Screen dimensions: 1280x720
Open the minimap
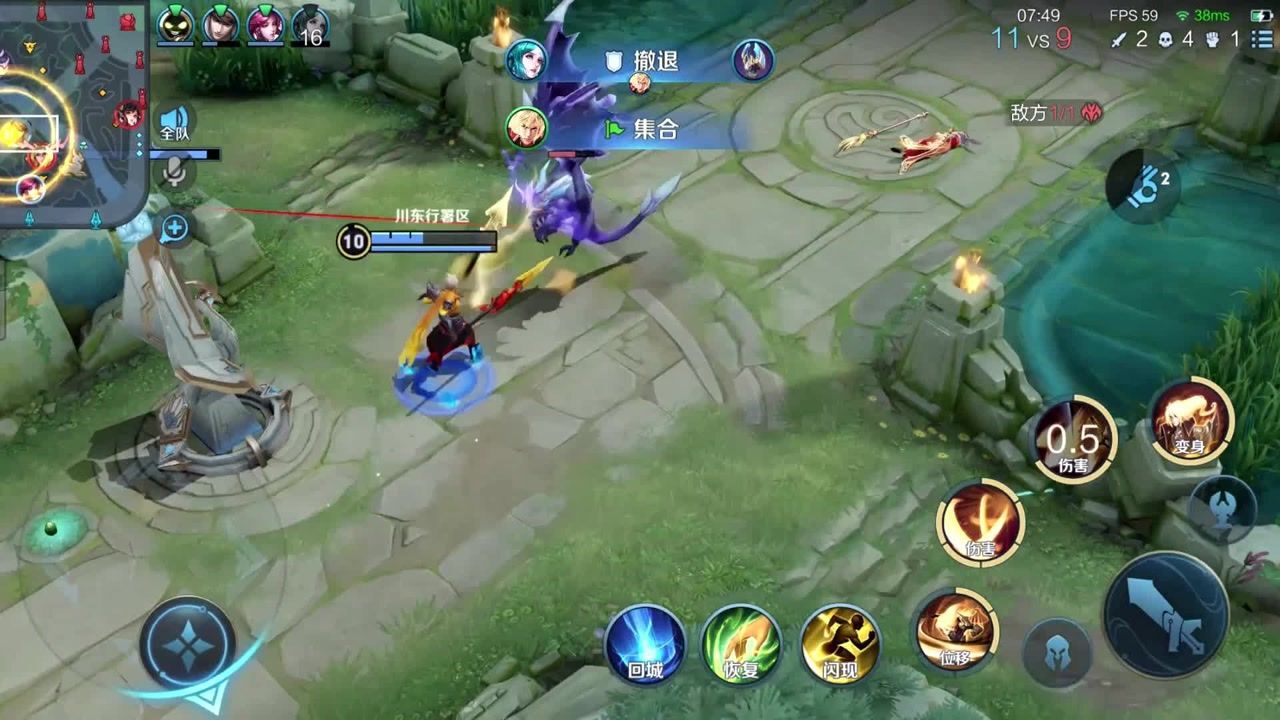[70, 110]
